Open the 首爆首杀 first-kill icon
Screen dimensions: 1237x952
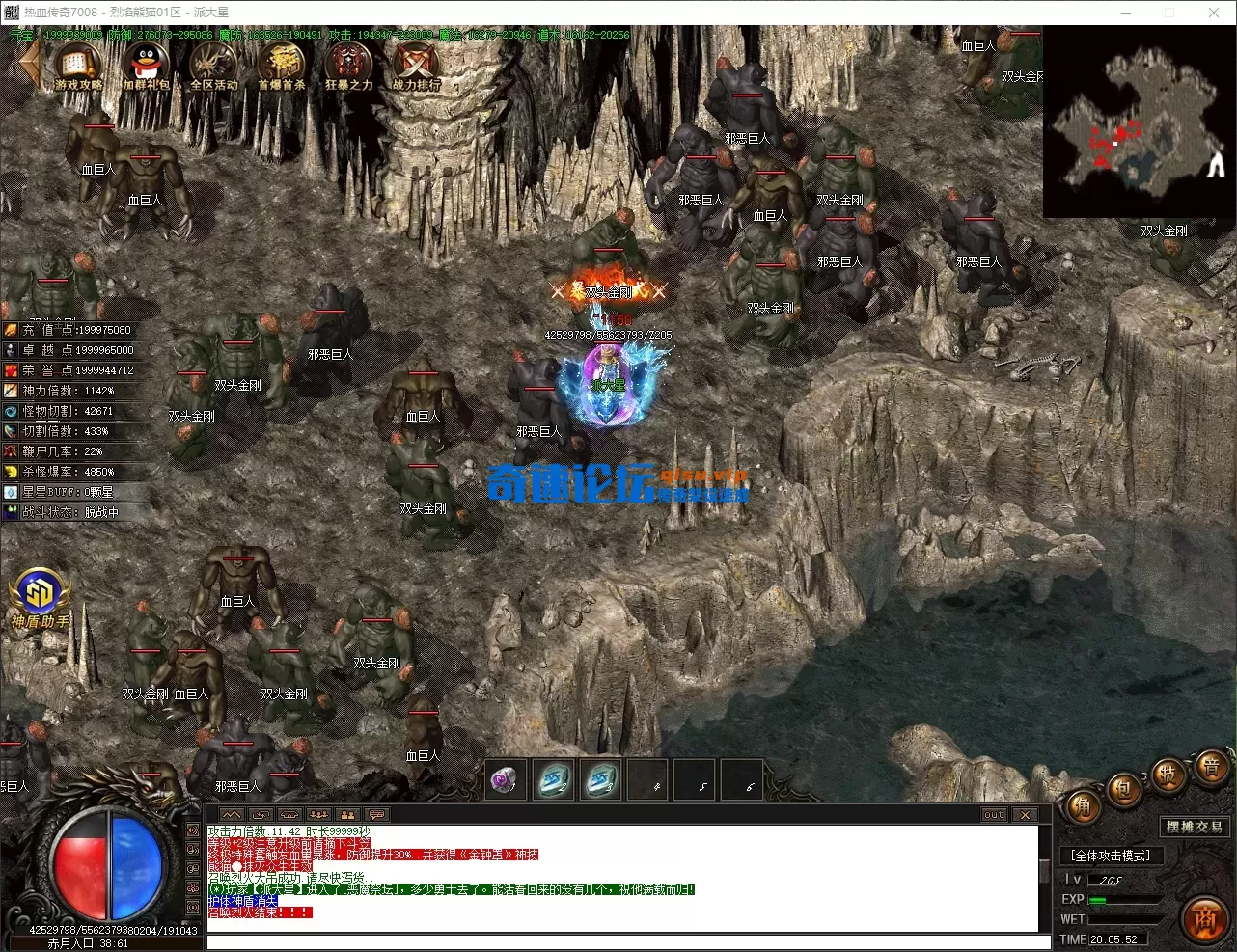(281, 67)
